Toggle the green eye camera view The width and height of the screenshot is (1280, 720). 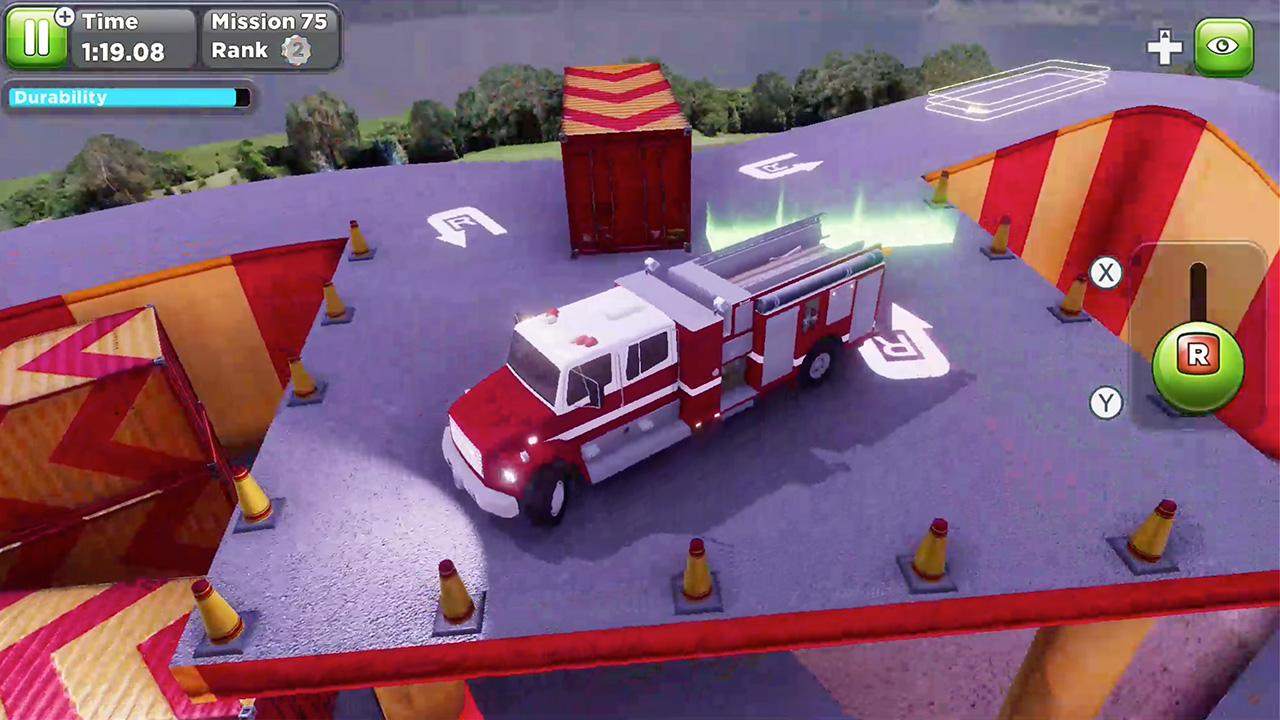(x=1224, y=46)
